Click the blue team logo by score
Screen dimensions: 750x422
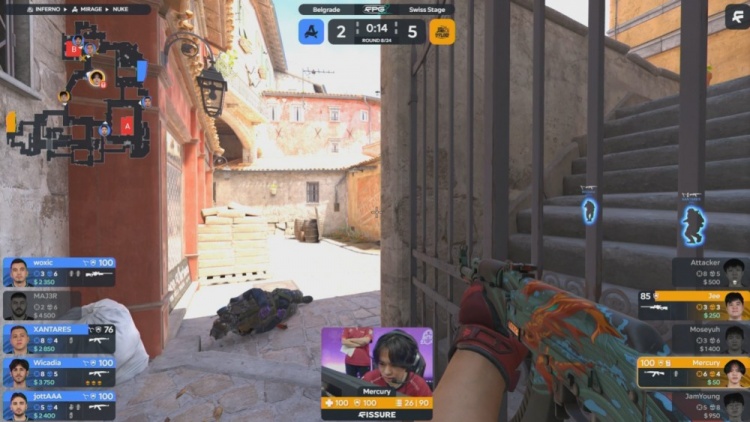coord(311,31)
